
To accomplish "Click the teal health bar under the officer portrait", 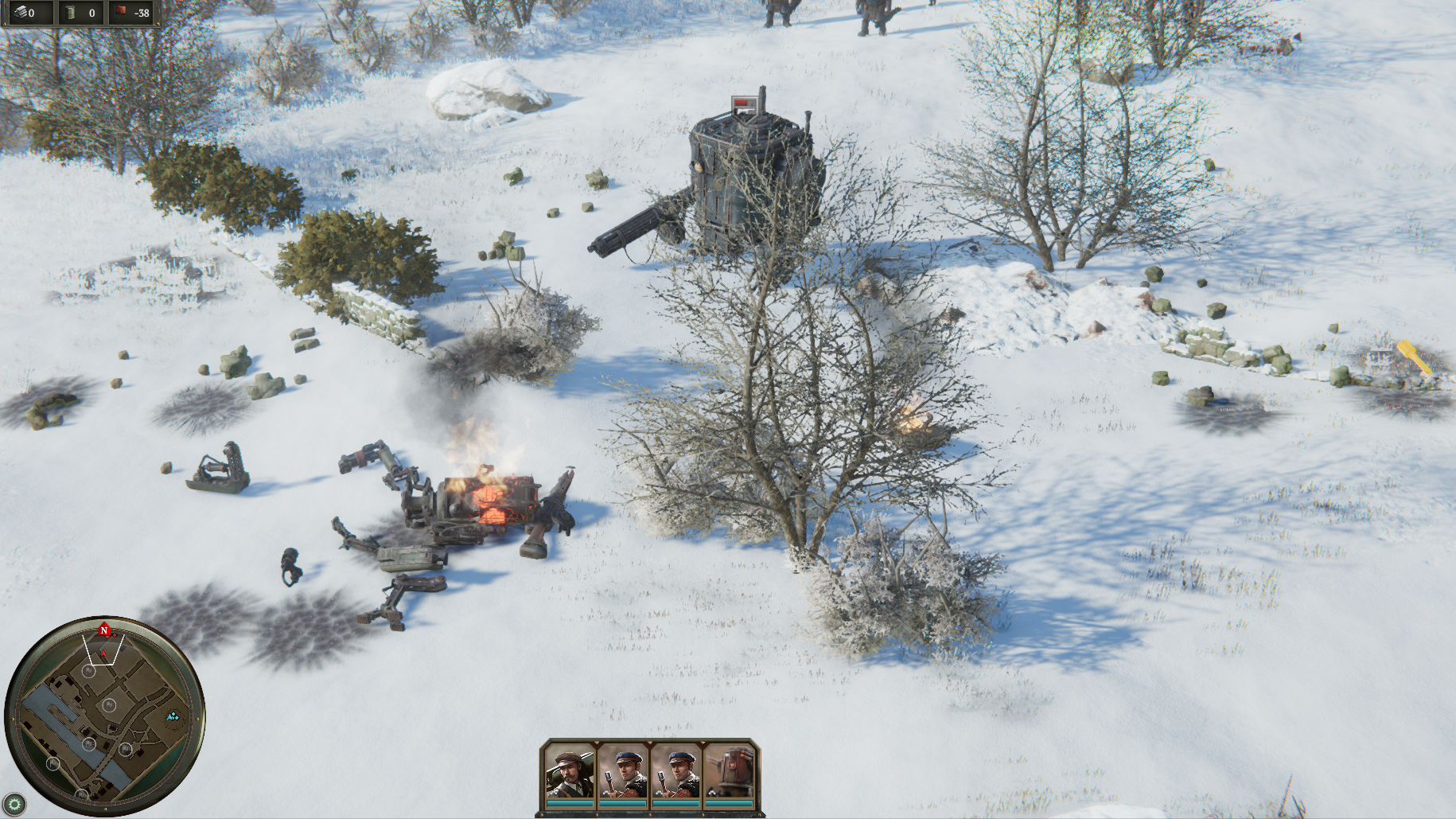I will click(570, 804).
